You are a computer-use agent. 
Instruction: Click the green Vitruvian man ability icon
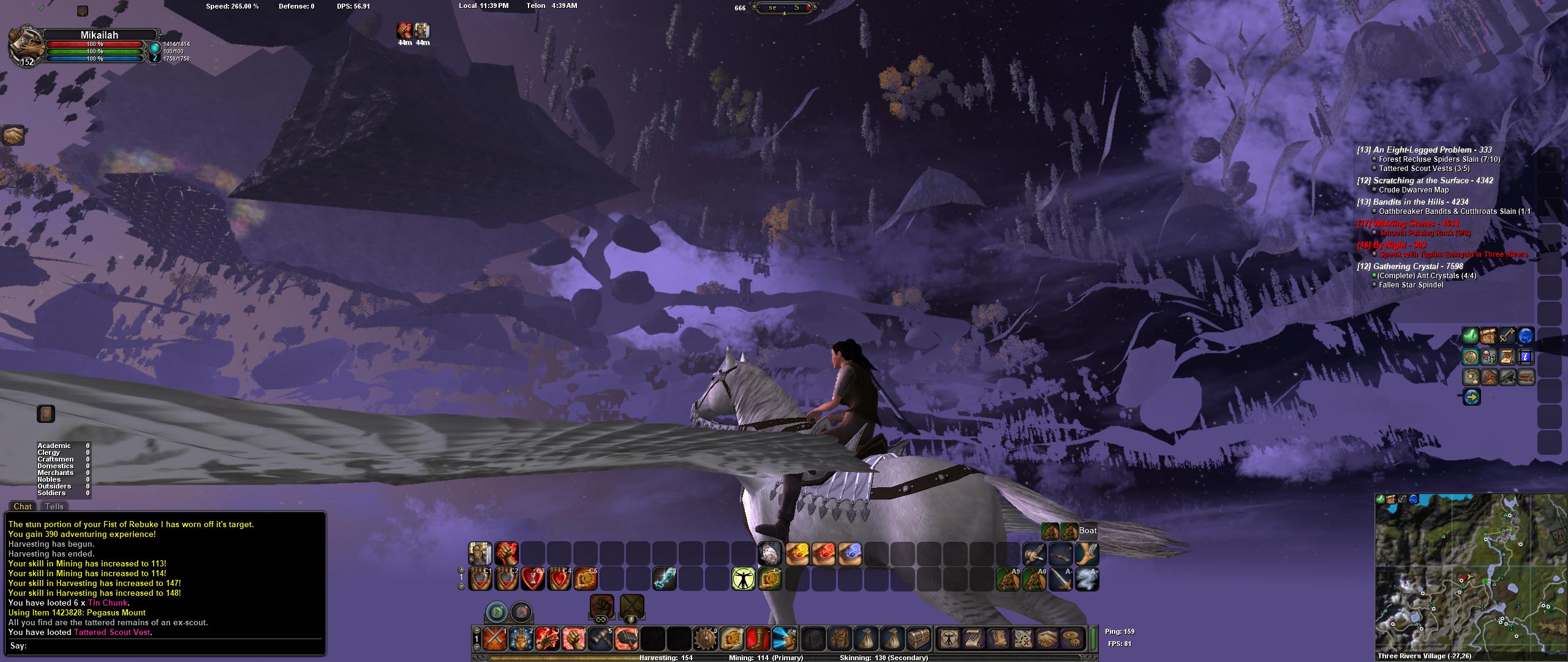[x=743, y=579]
